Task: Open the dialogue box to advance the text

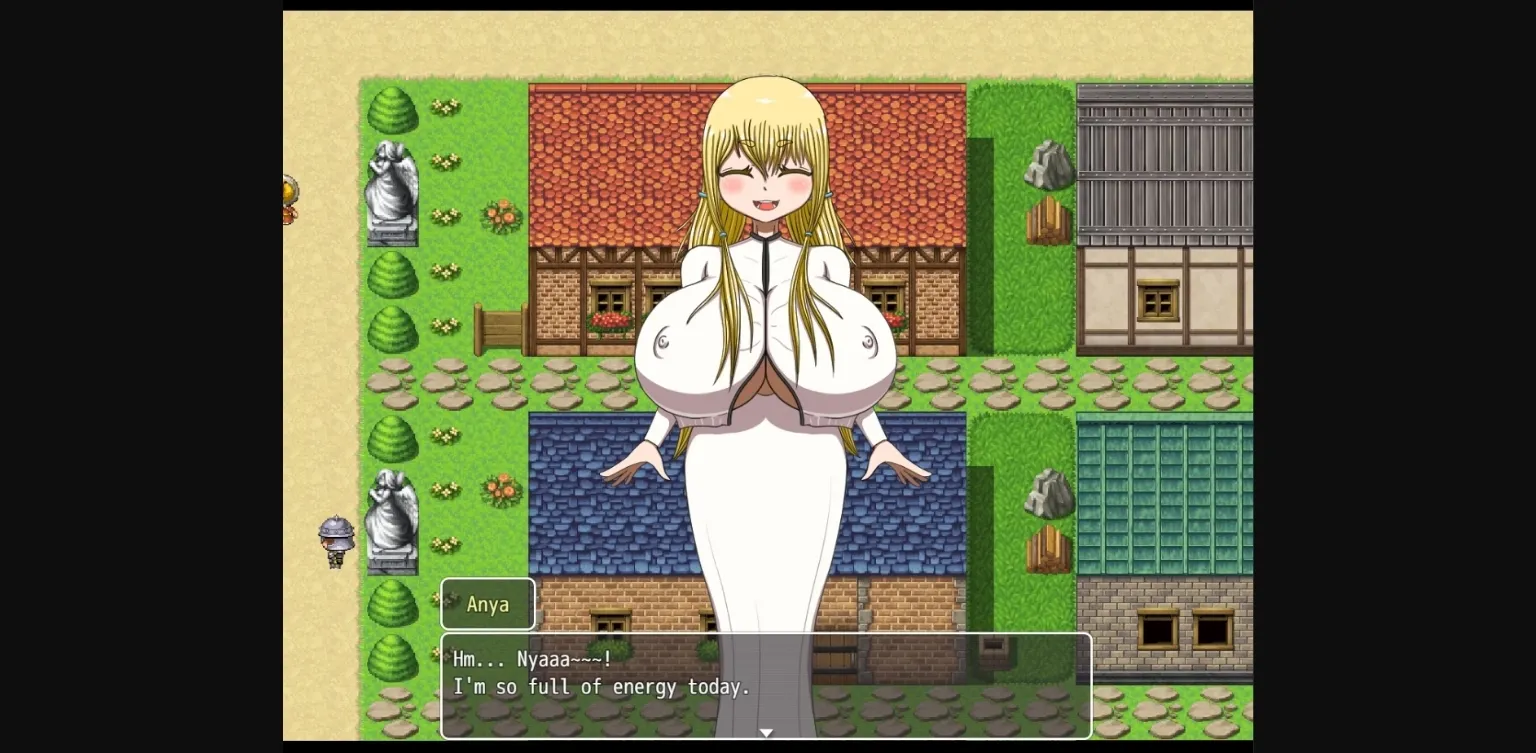Action: (x=766, y=685)
